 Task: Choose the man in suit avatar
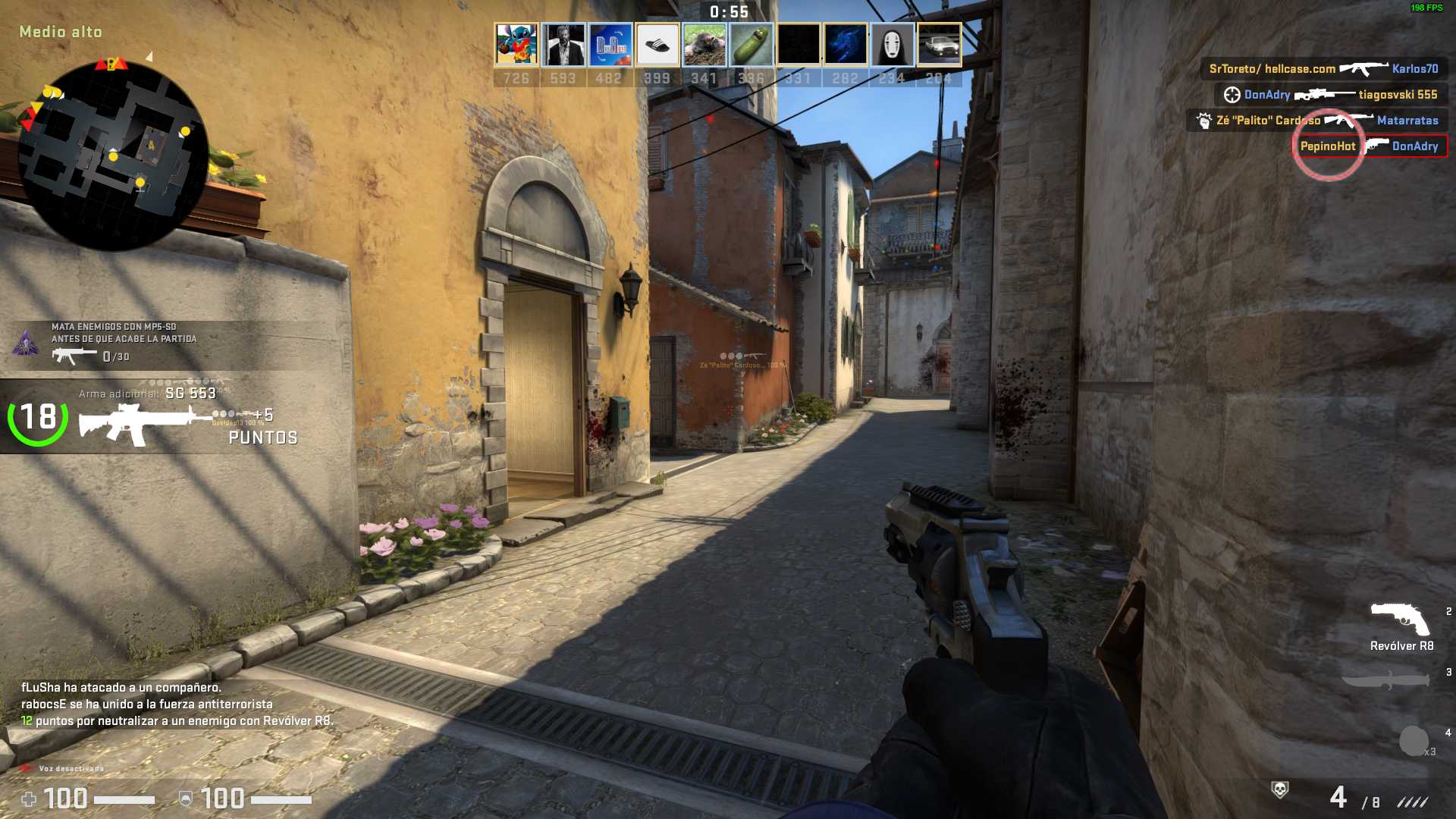(563, 44)
